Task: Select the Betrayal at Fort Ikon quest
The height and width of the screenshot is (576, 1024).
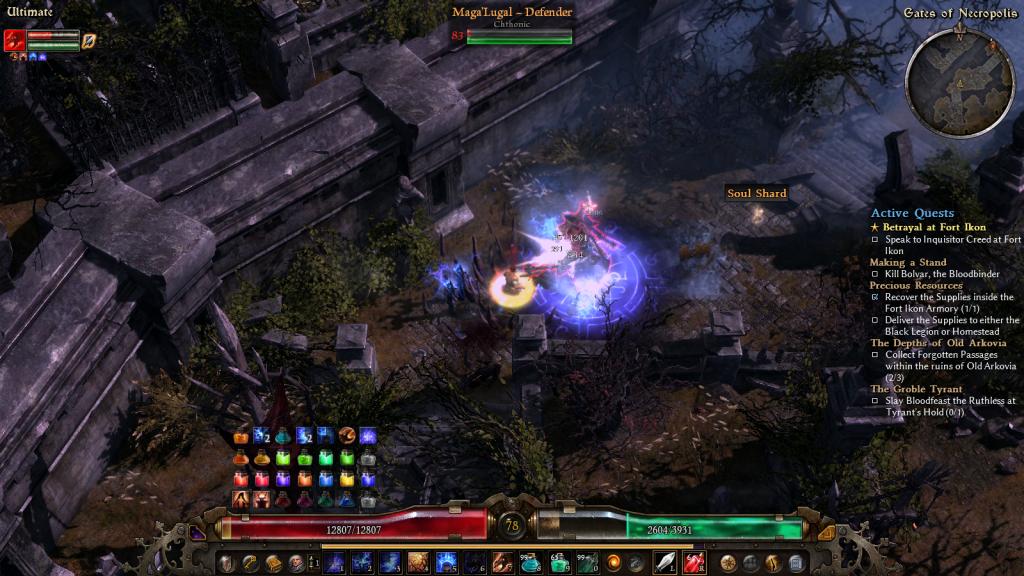Action: [x=934, y=227]
